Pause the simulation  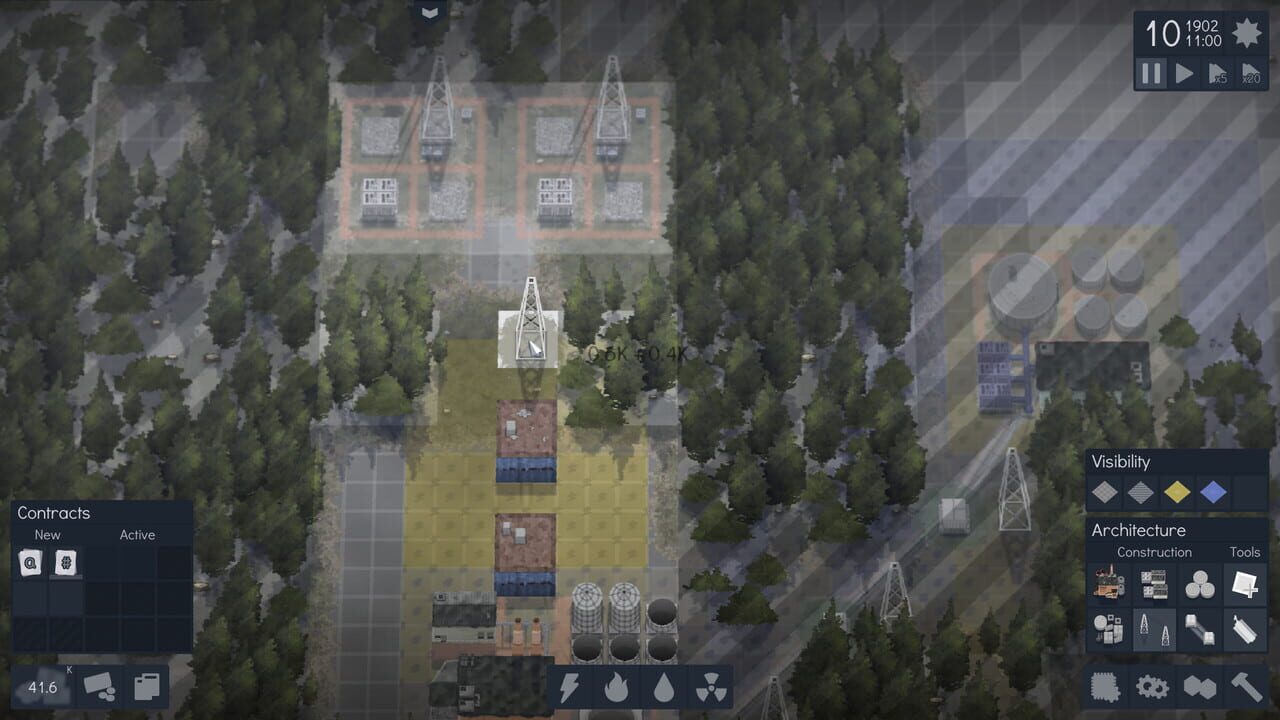click(x=1150, y=73)
